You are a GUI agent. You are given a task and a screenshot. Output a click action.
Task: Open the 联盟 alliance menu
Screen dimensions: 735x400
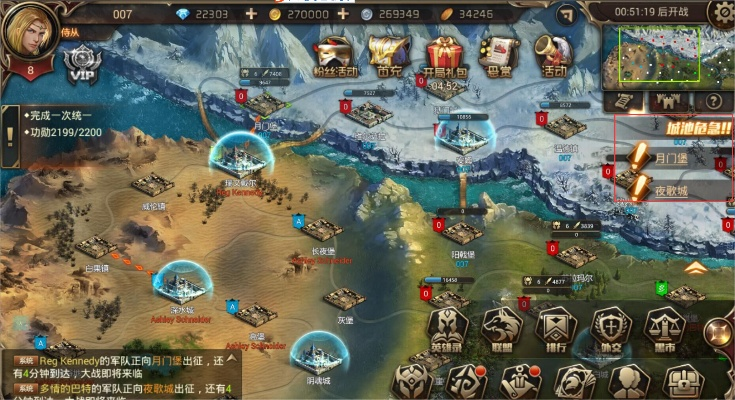(x=500, y=328)
